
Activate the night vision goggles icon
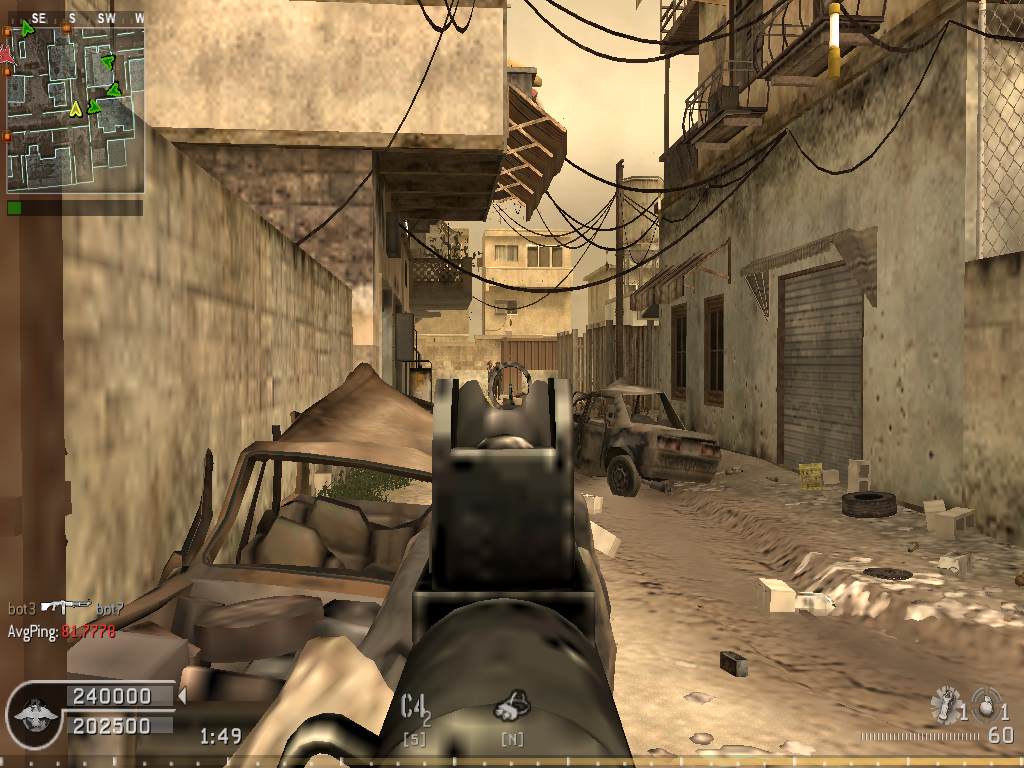click(511, 706)
